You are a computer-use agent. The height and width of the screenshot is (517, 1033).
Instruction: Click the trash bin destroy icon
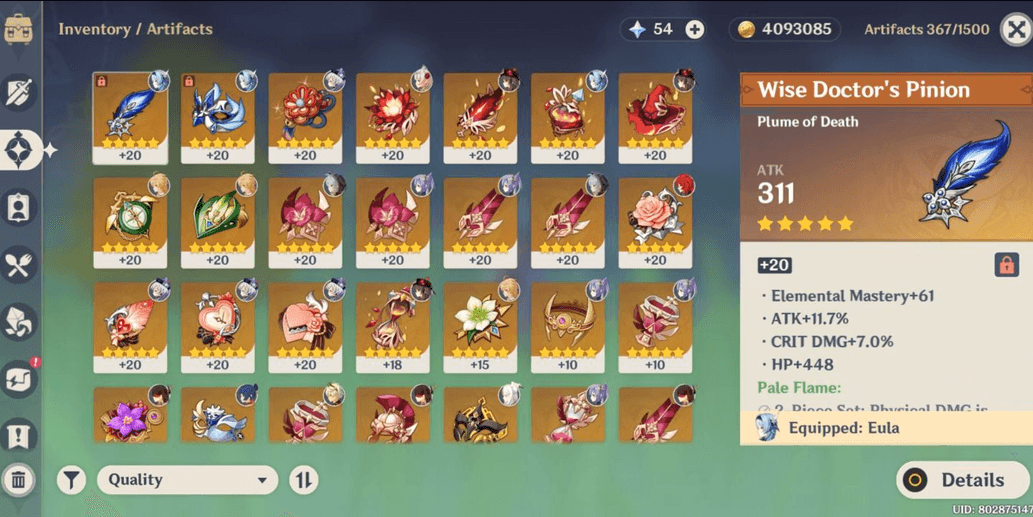pyautogui.click(x=19, y=480)
